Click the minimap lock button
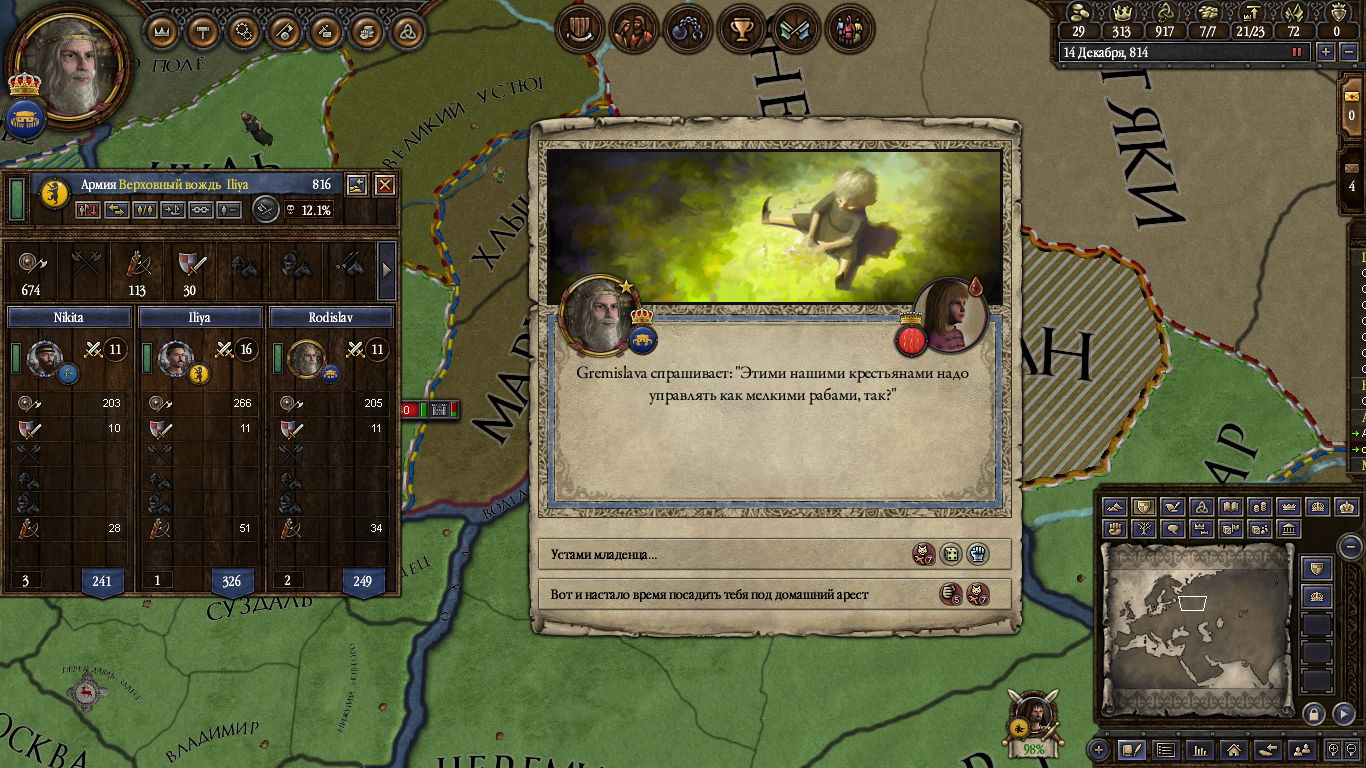The image size is (1366, 768). pos(1314,714)
